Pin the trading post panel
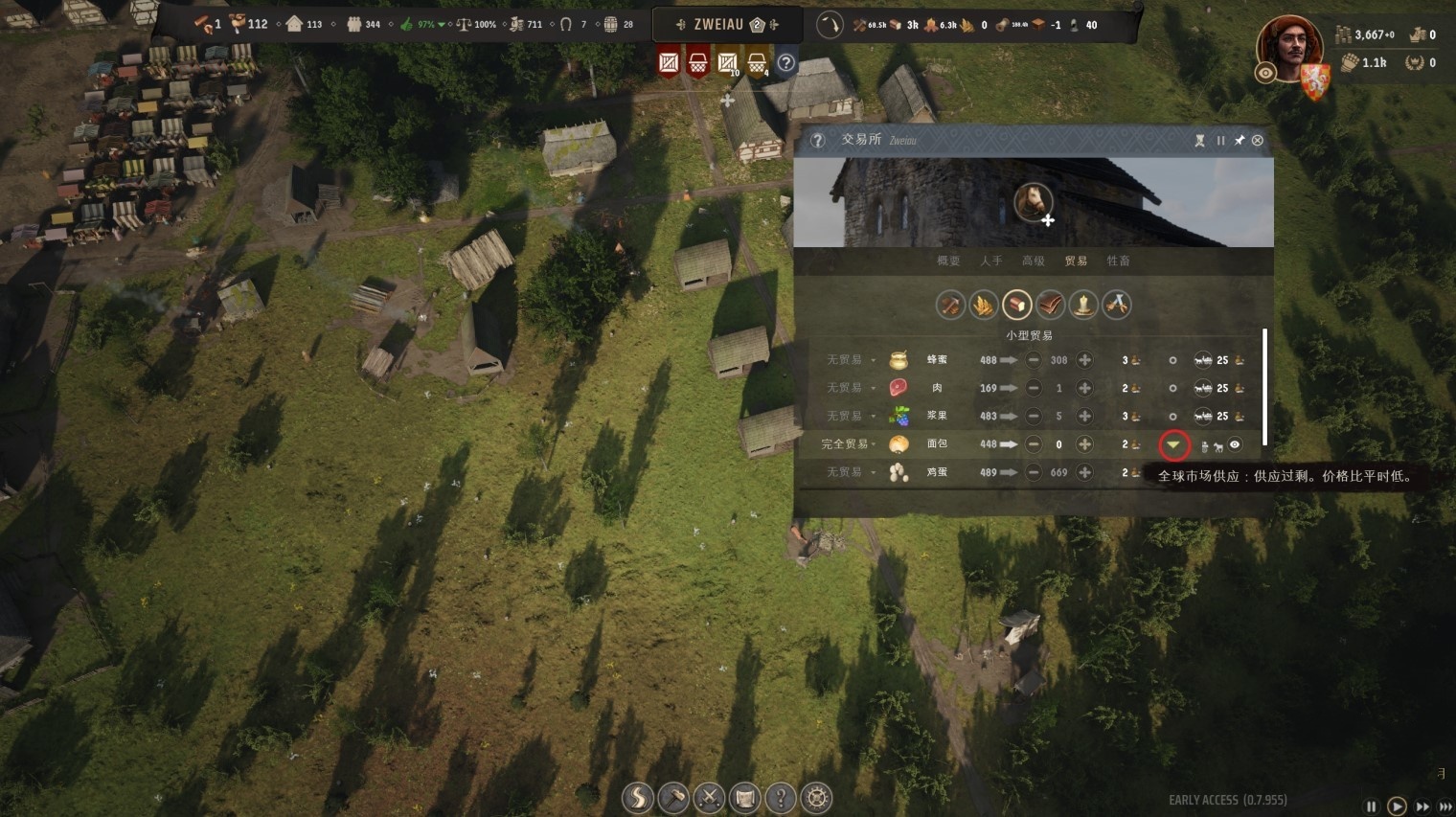Image resolution: width=1456 pixels, height=817 pixels. pyautogui.click(x=1239, y=141)
